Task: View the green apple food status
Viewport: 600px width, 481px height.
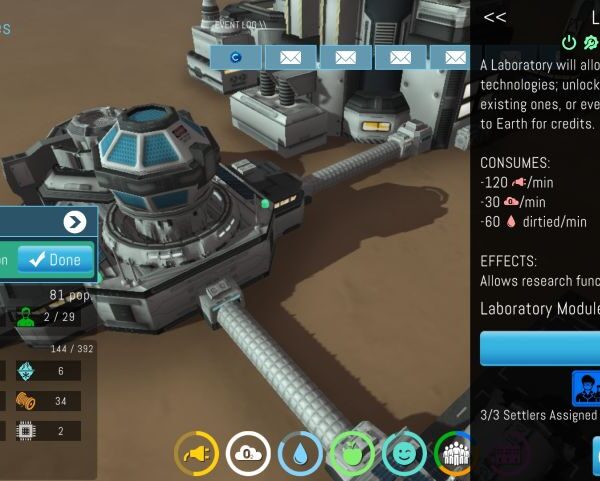Action: pyautogui.click(x=352, y=453)
